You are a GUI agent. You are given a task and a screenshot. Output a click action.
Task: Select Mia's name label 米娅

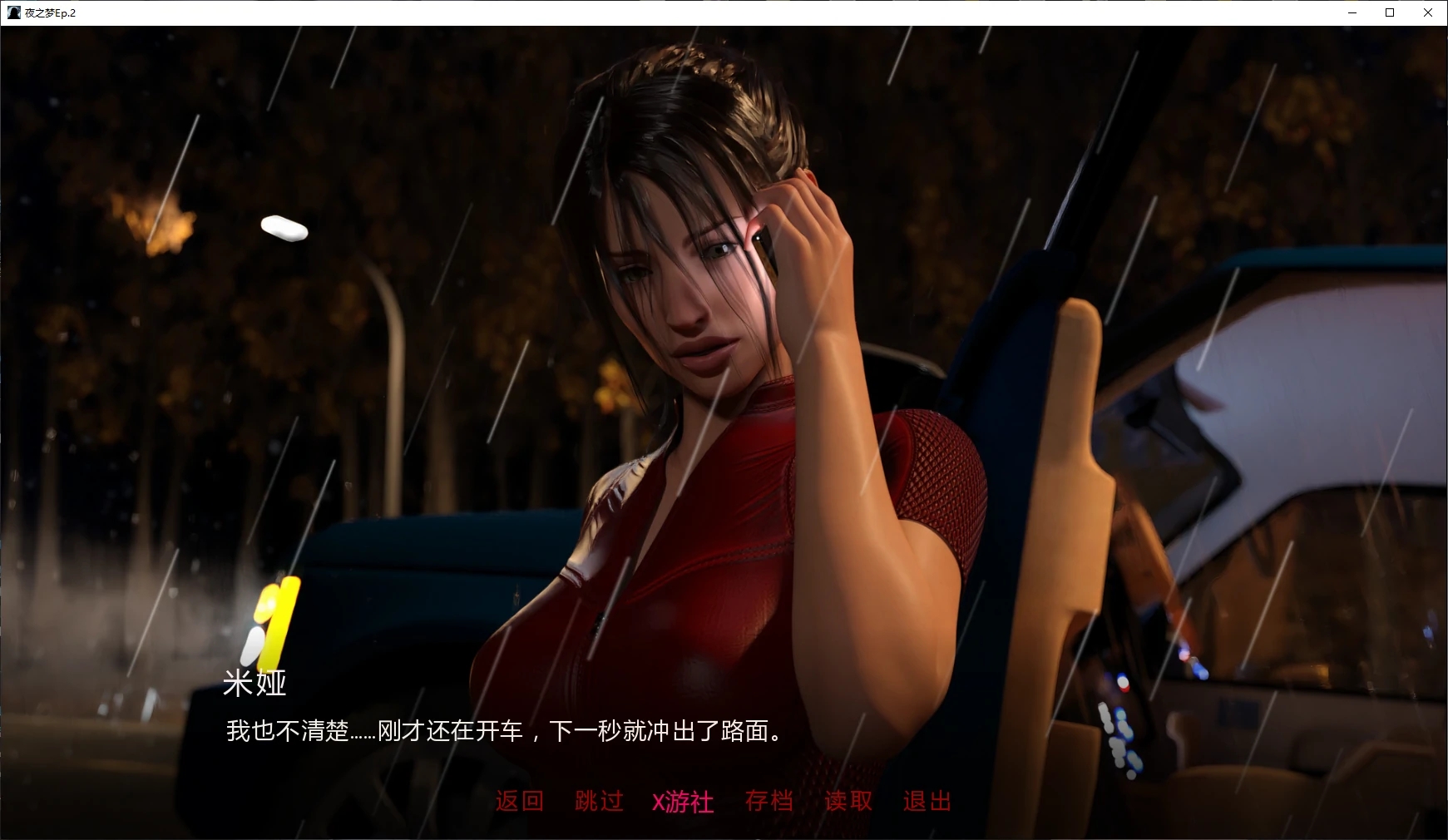click(x=255, y=684)
